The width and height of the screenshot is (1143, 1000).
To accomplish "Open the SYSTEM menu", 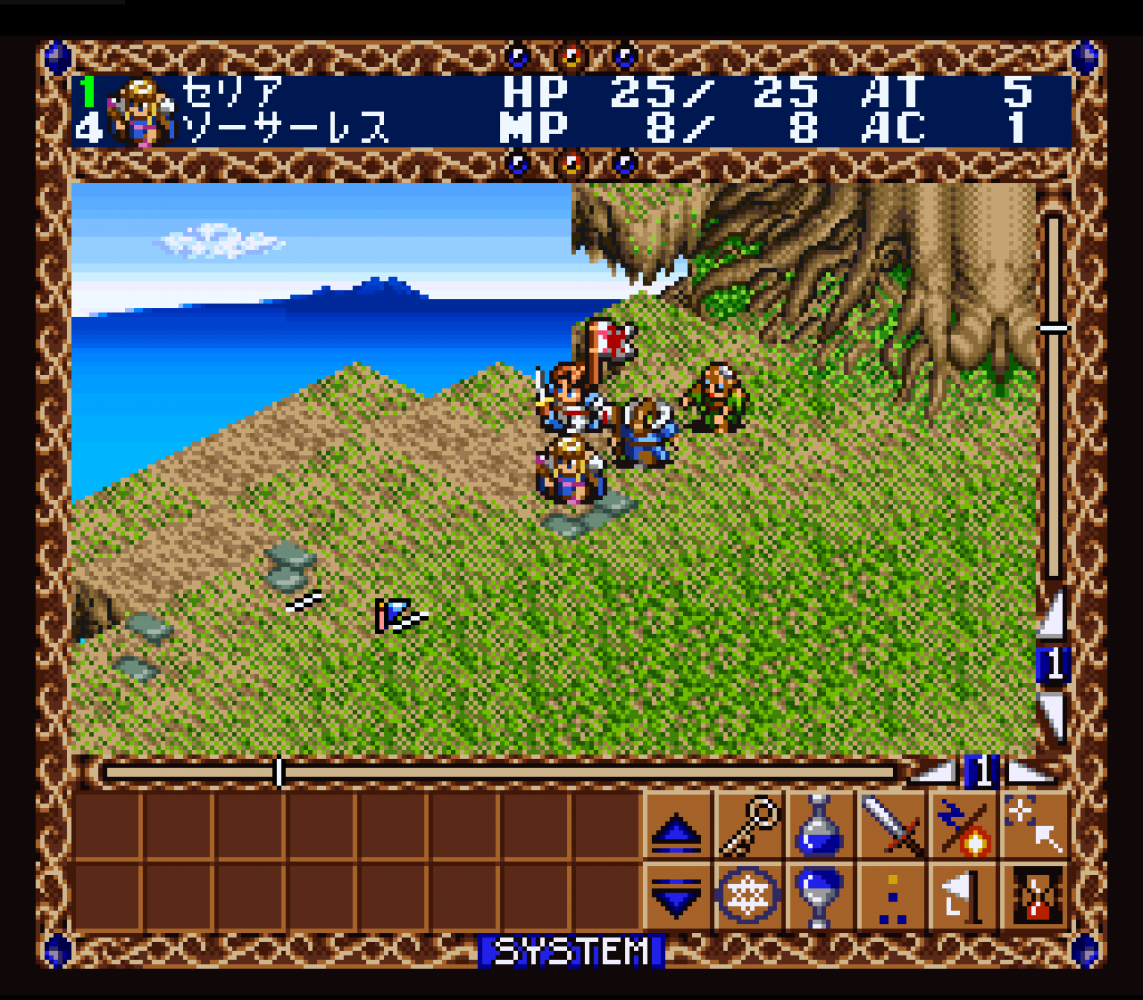I will click(571, 951).
